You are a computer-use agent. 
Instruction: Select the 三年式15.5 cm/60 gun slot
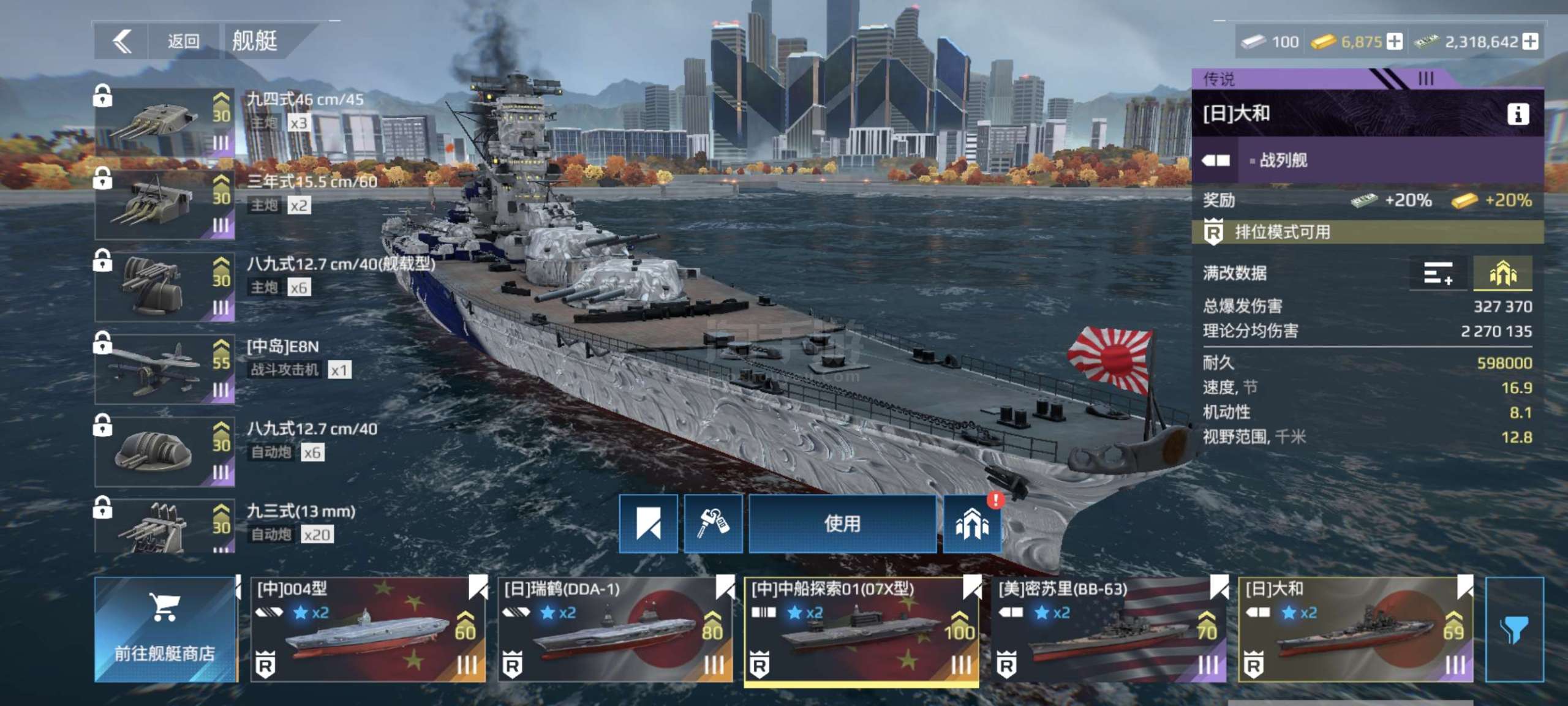[165, 204]
